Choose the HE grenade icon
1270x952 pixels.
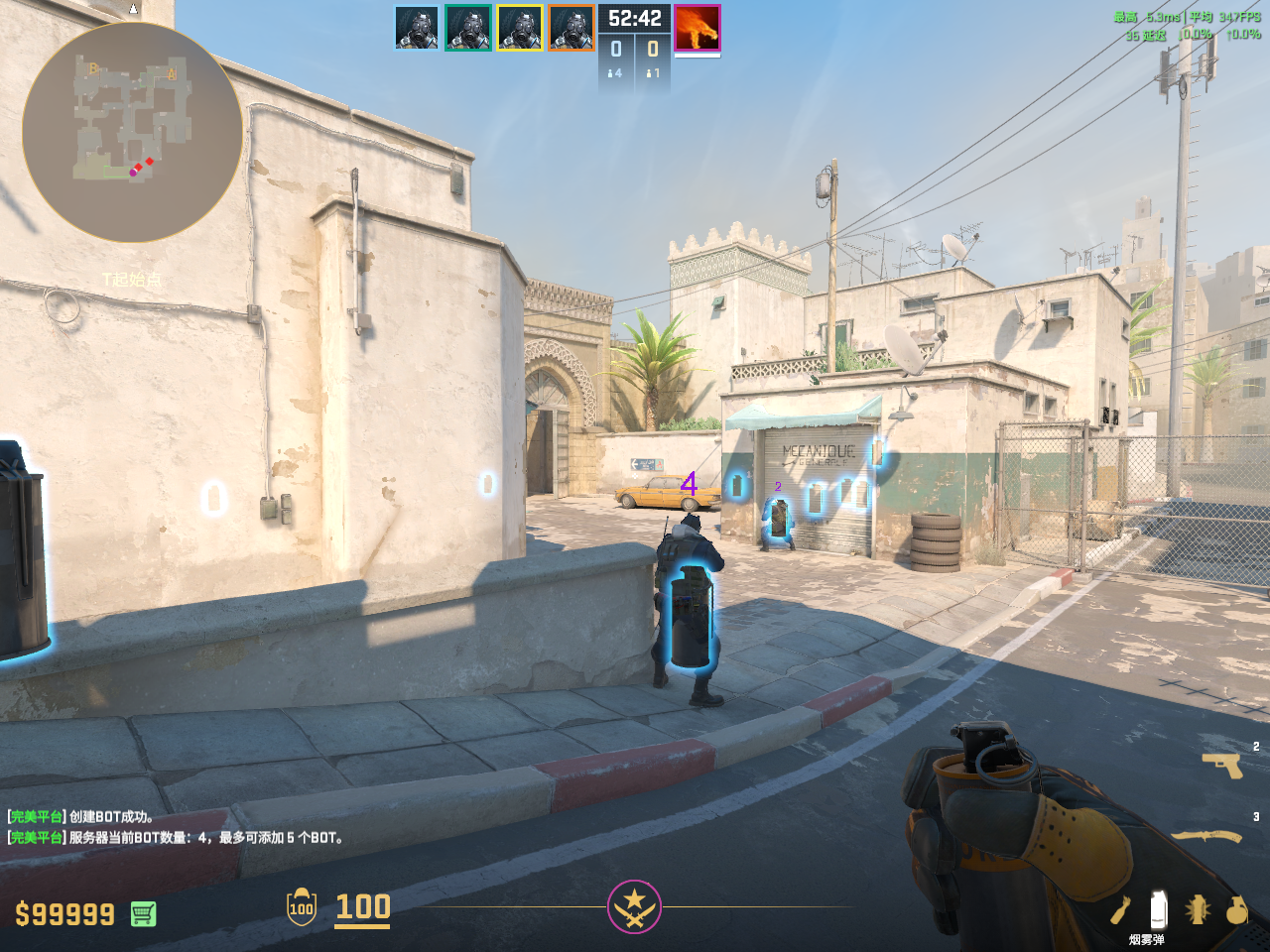[1236, 909]
